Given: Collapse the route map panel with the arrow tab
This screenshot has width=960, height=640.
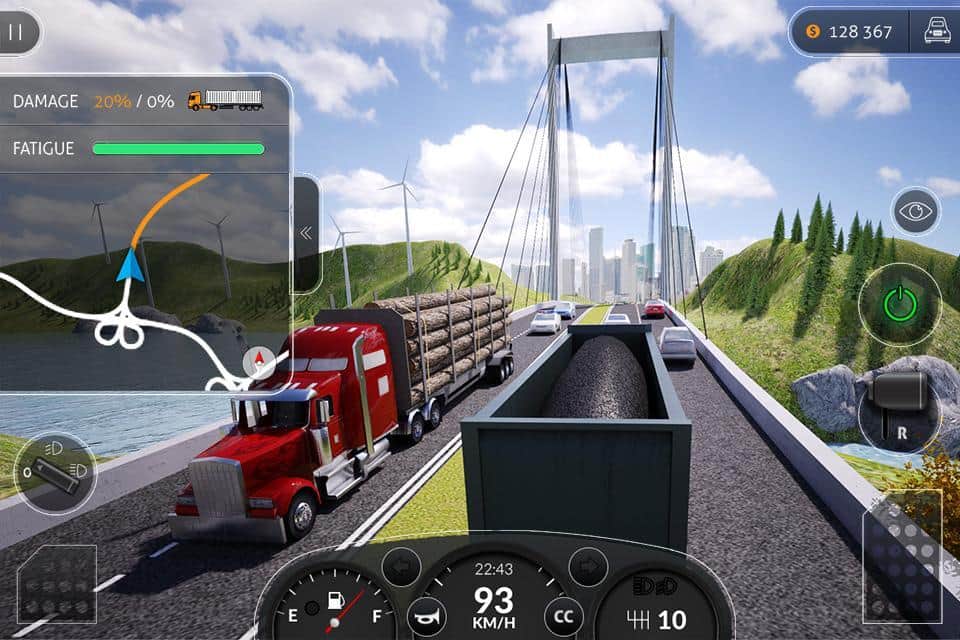Looking at the screenshot, I should (306, 233).
